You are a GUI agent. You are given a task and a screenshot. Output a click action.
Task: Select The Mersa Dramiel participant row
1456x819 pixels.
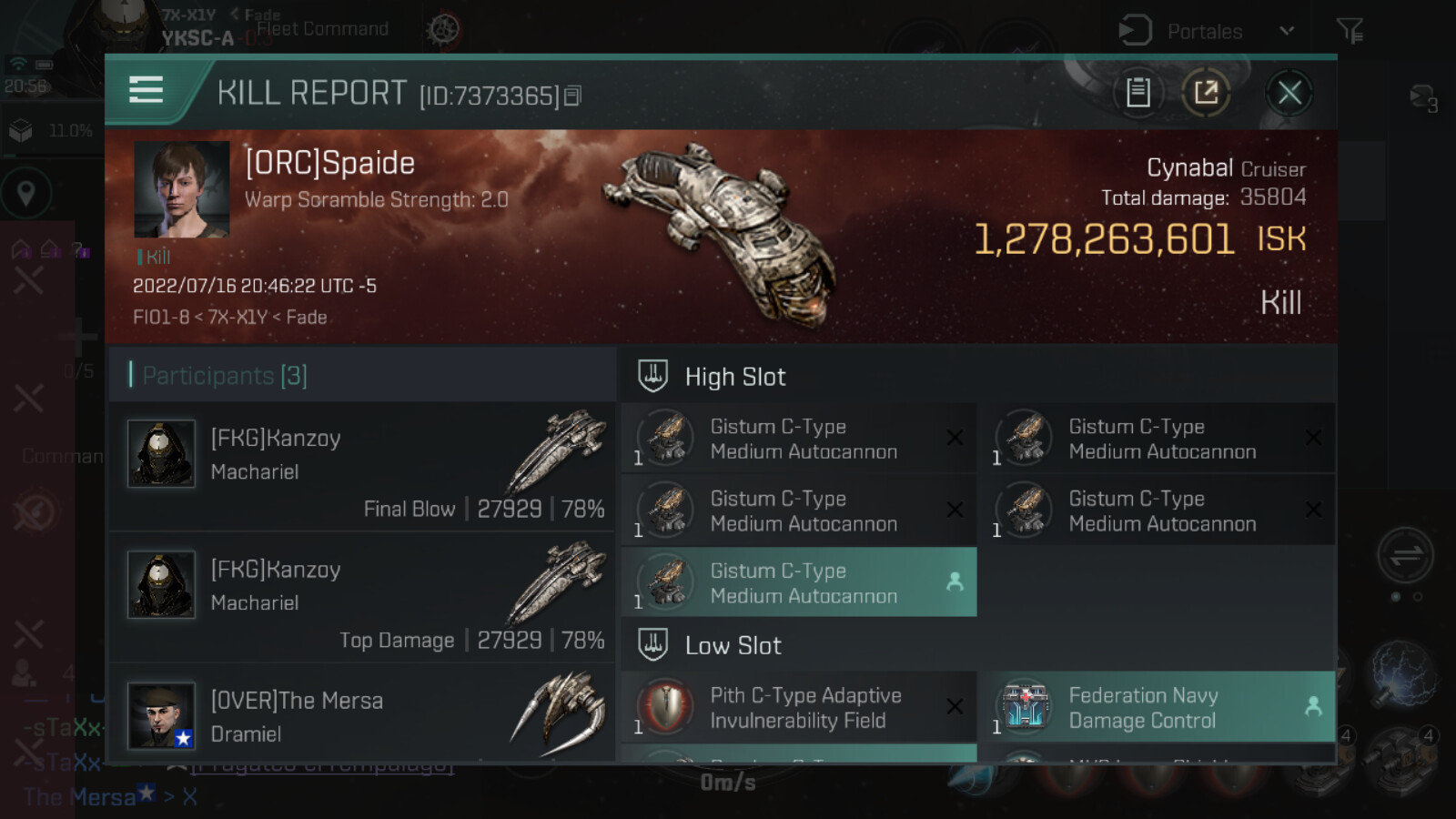(x=362, y=715)
